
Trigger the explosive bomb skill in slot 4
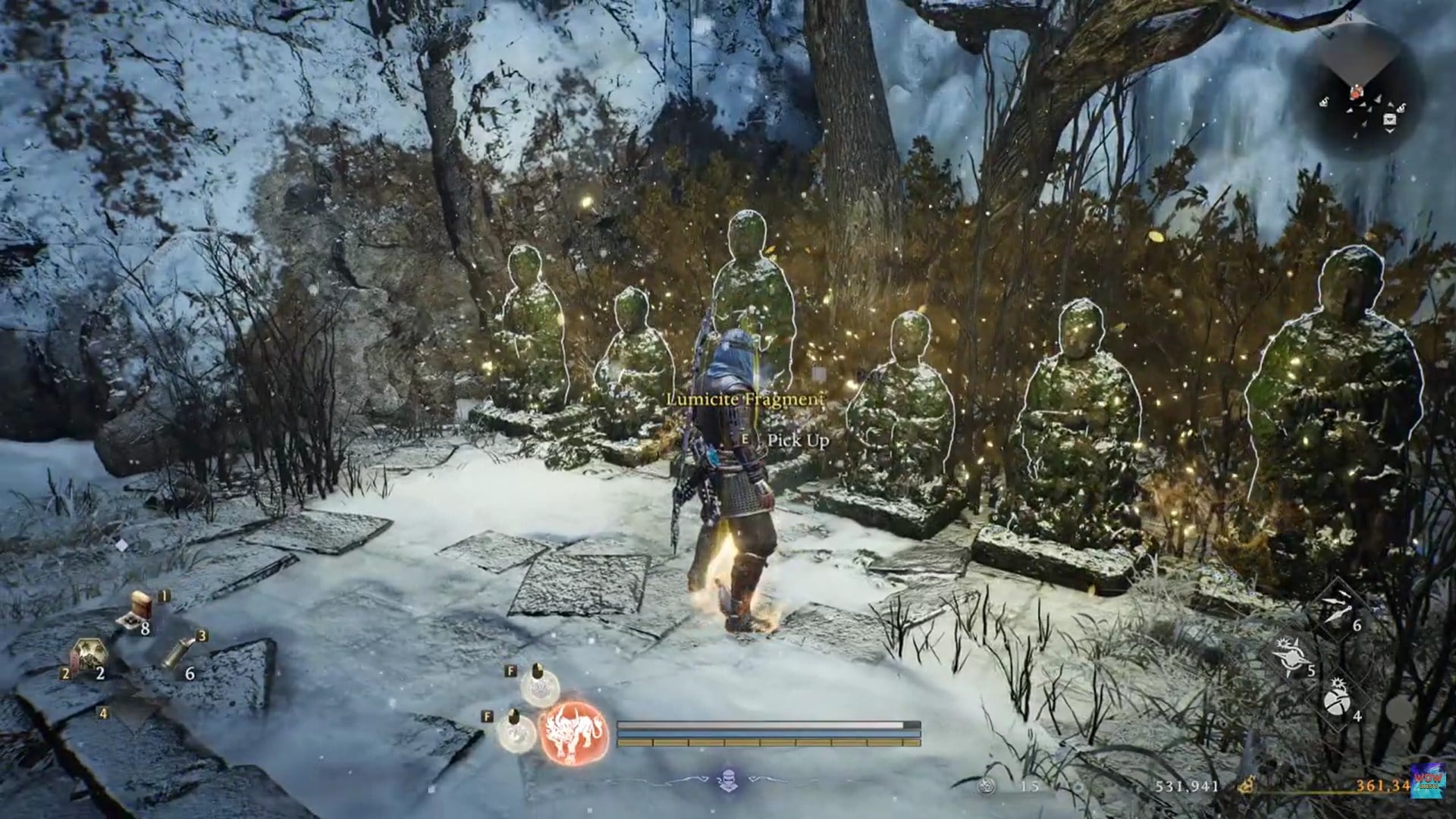coord(1337,702)
